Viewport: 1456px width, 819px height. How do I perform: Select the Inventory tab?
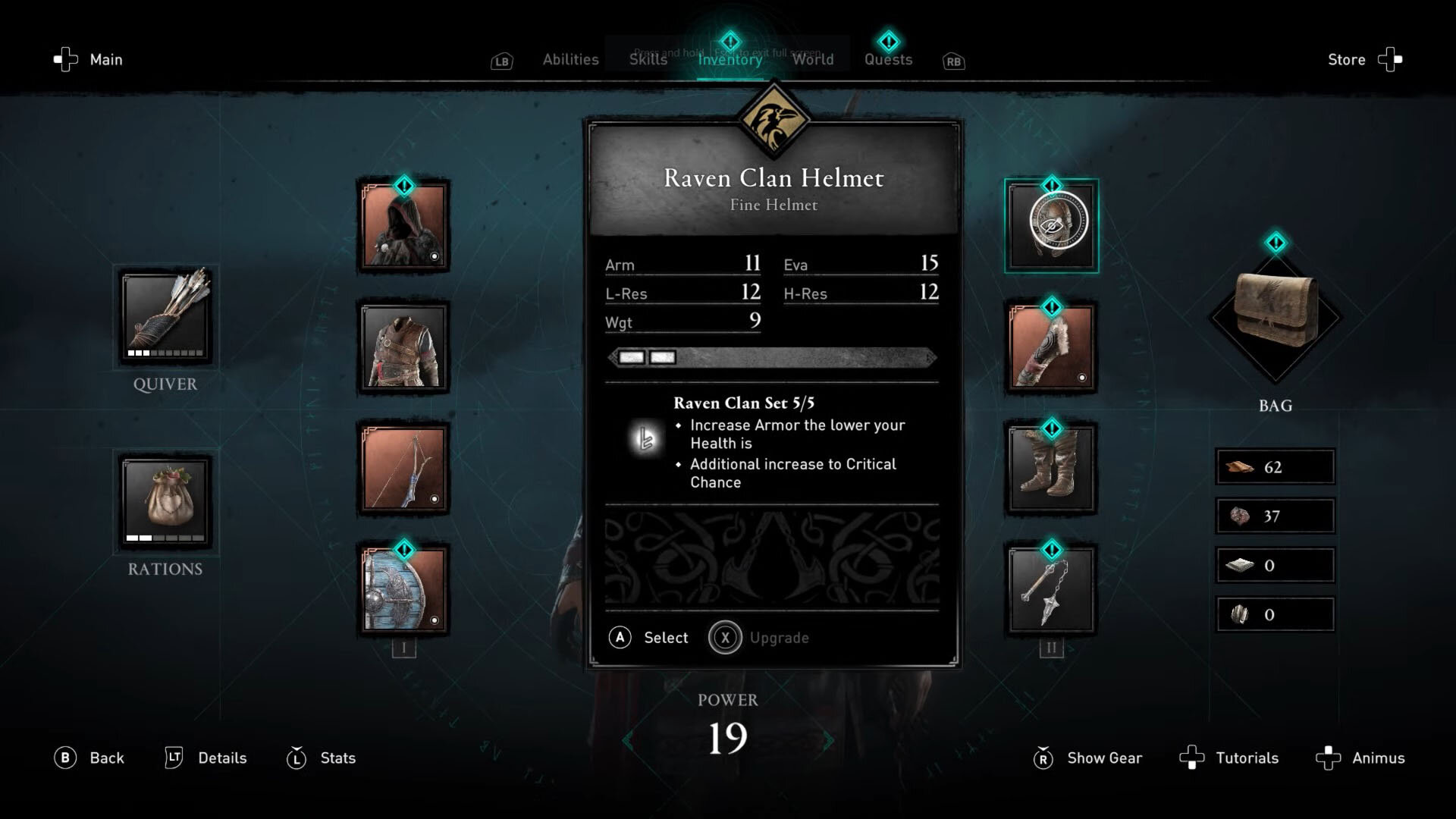click(730, 59)
